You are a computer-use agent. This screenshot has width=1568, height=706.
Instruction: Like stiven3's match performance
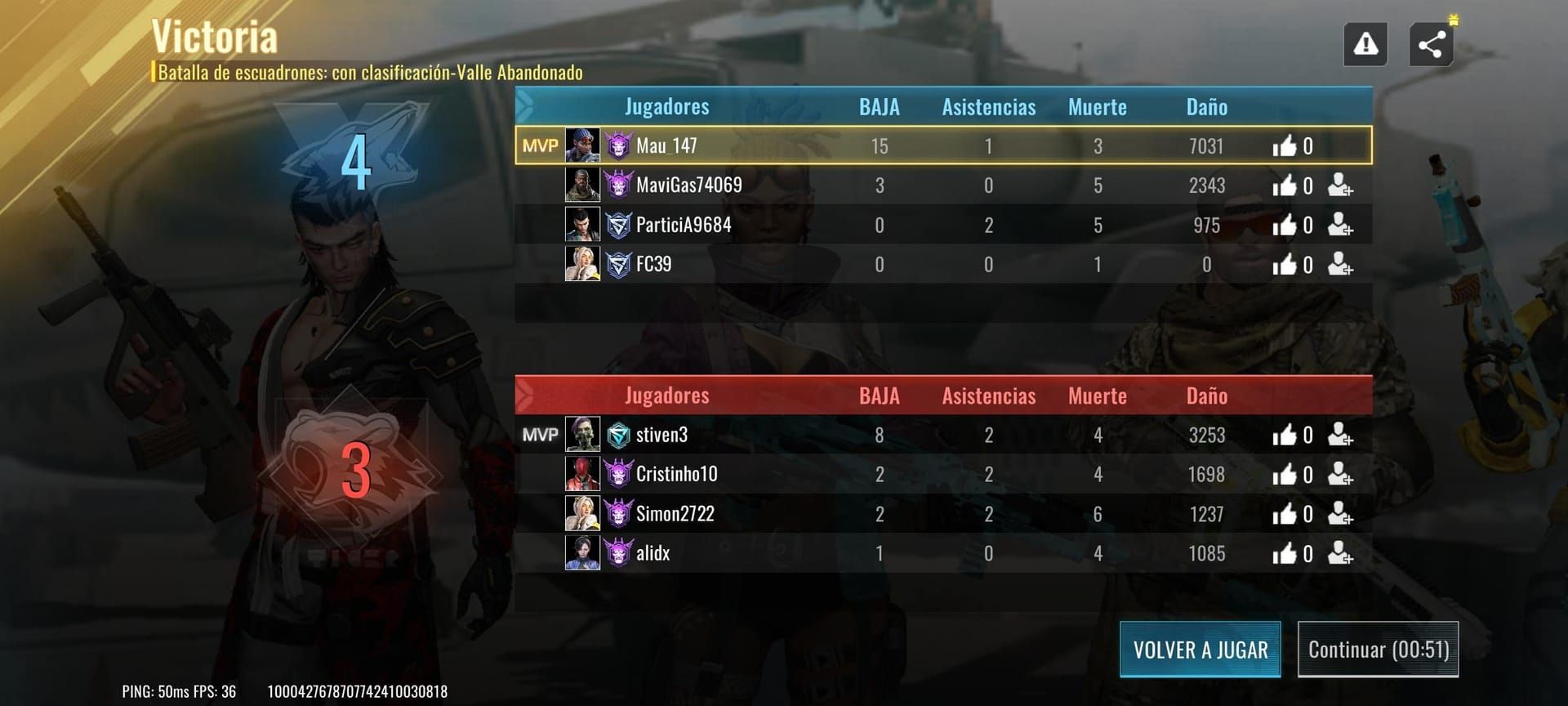(1285, 434)
